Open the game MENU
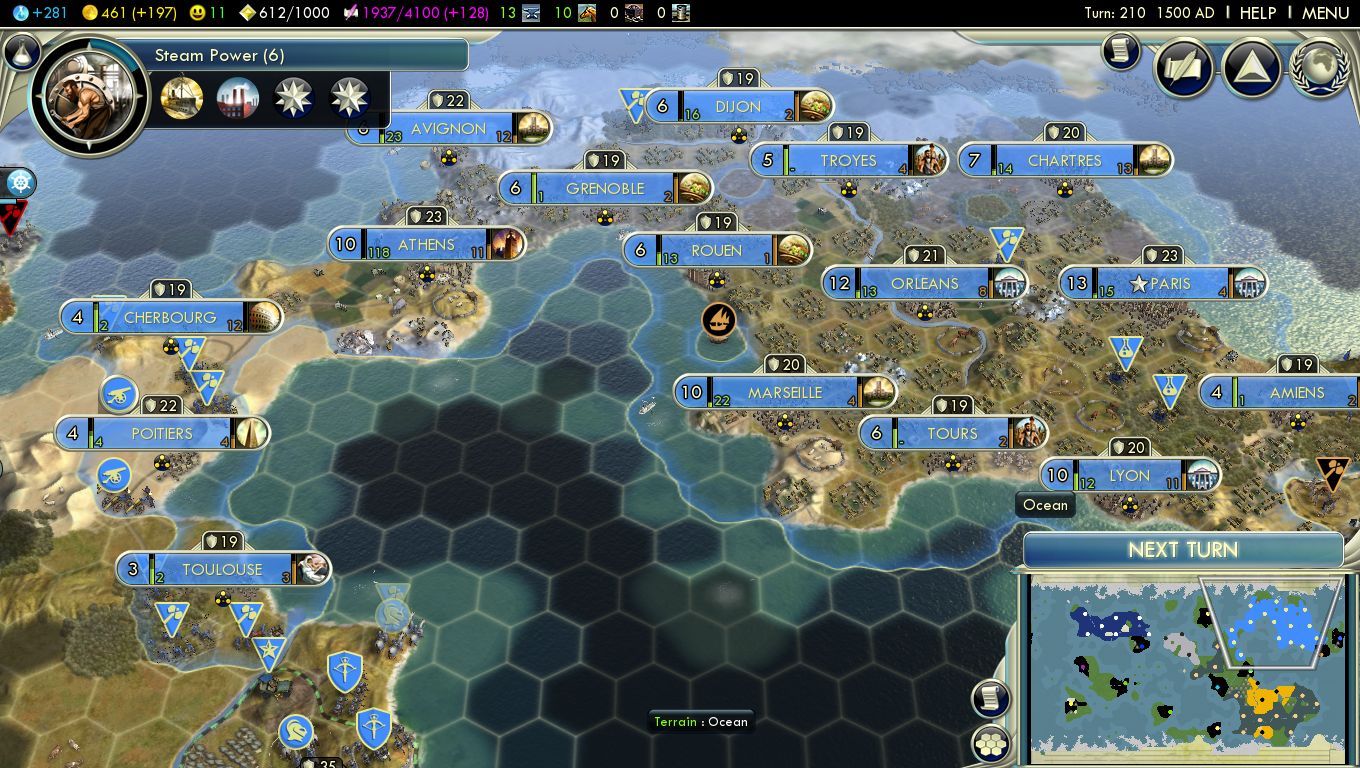 [1325, 13]
